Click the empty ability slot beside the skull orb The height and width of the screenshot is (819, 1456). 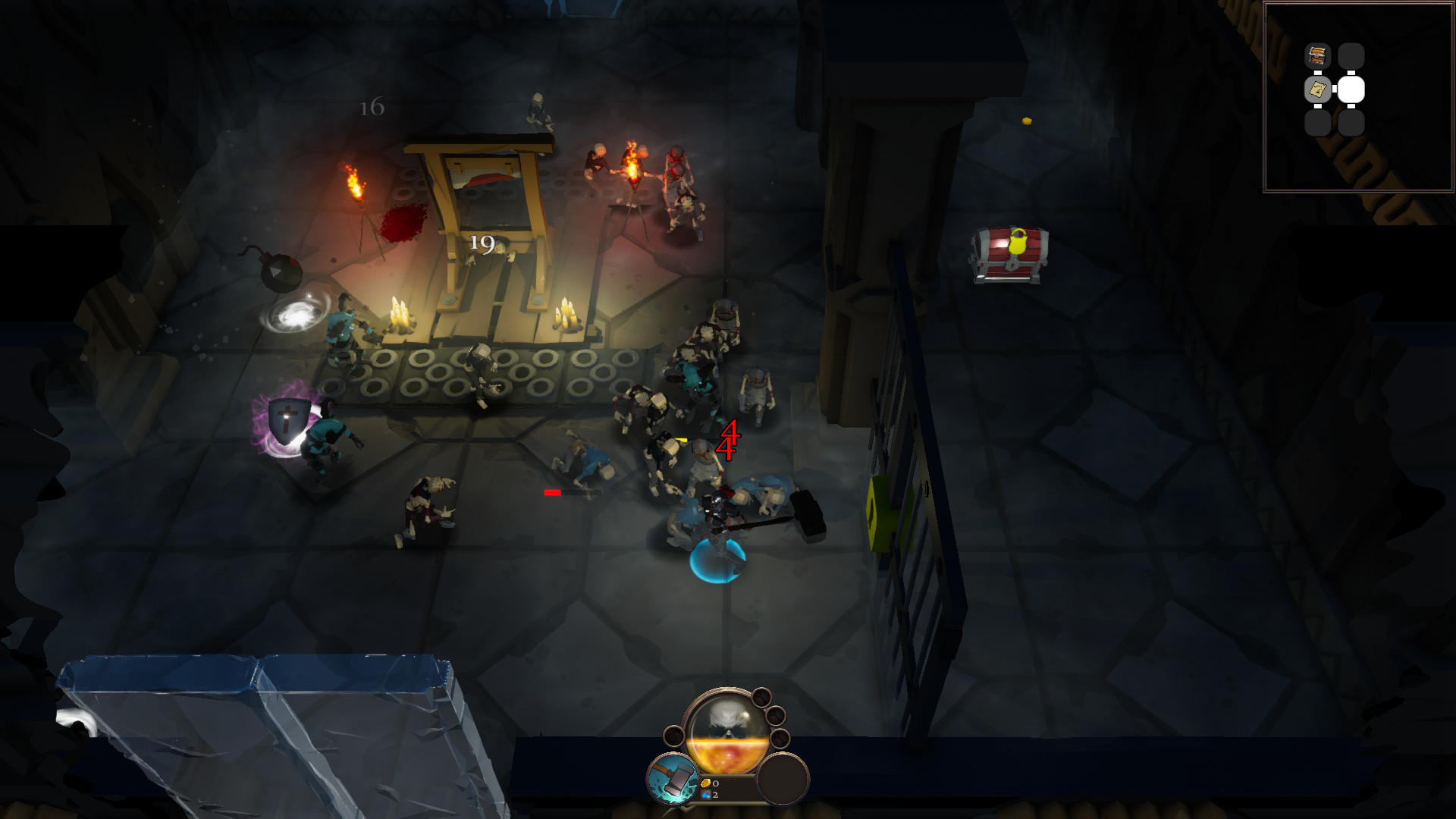(783, 779)
